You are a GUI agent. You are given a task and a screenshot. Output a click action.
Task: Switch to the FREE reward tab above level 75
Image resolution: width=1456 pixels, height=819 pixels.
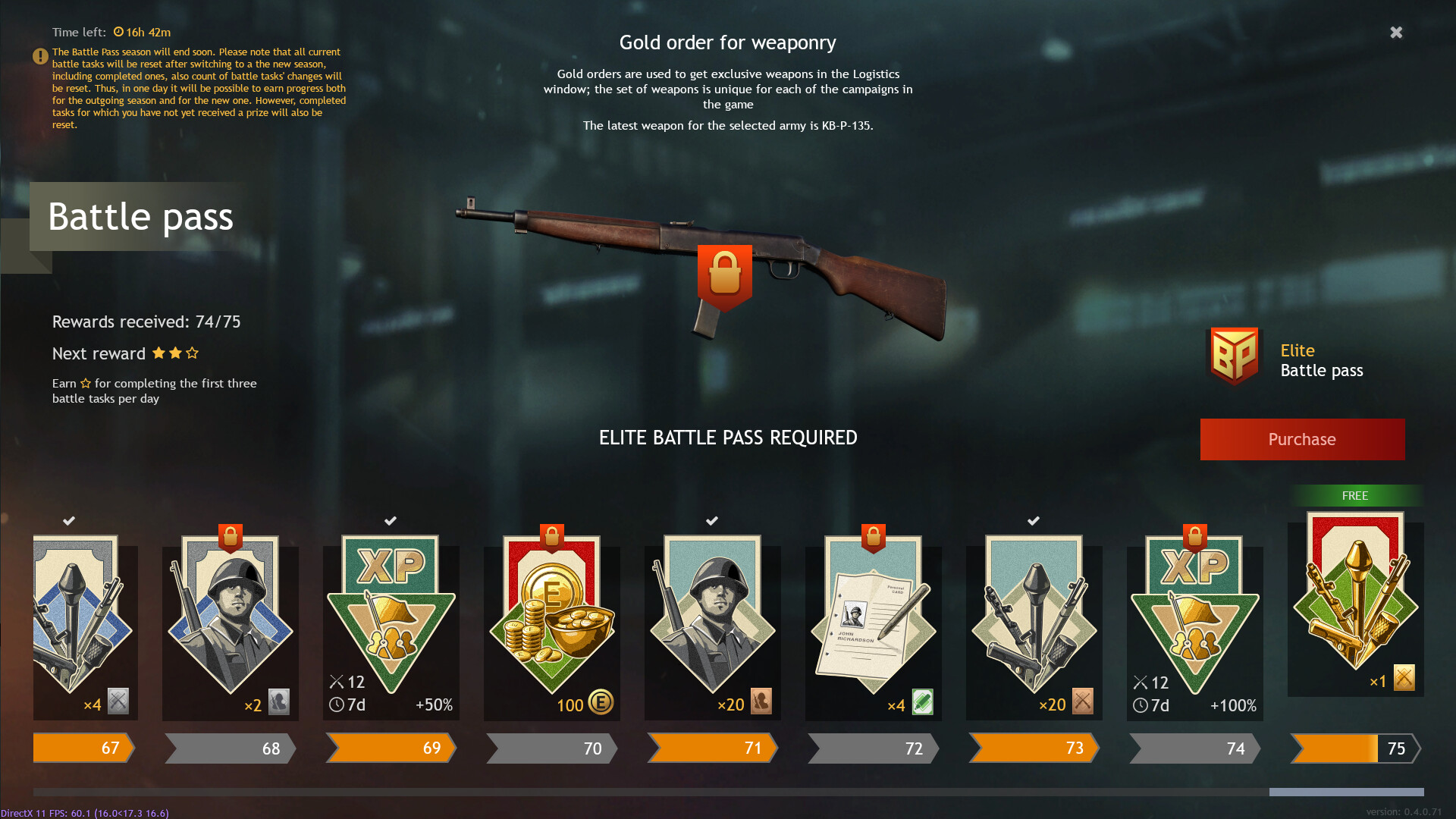coord(1354,496)
